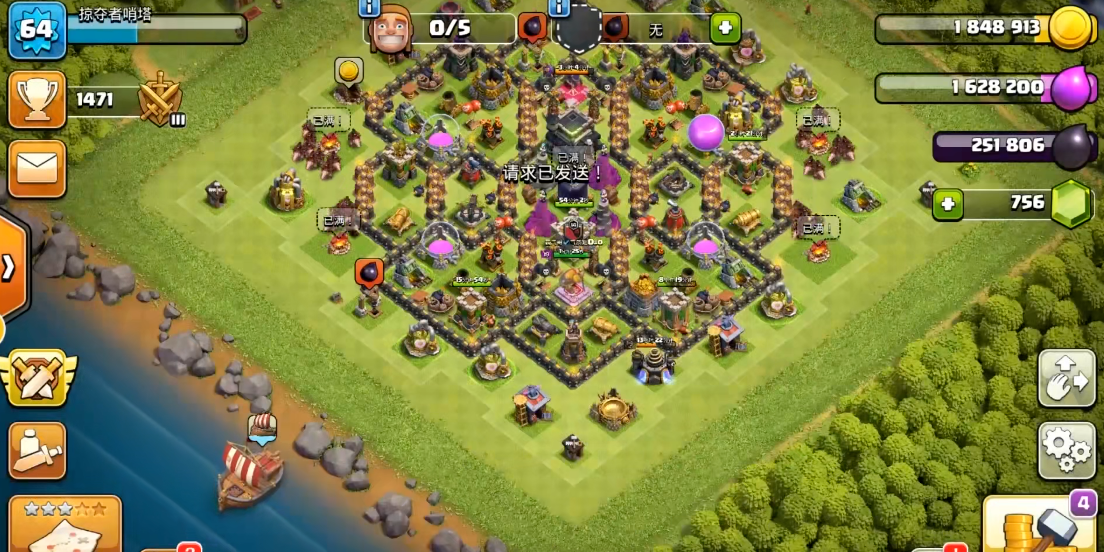Show info for the 0/5 army bar
1104x552 pixels.
tap(369, 8)
